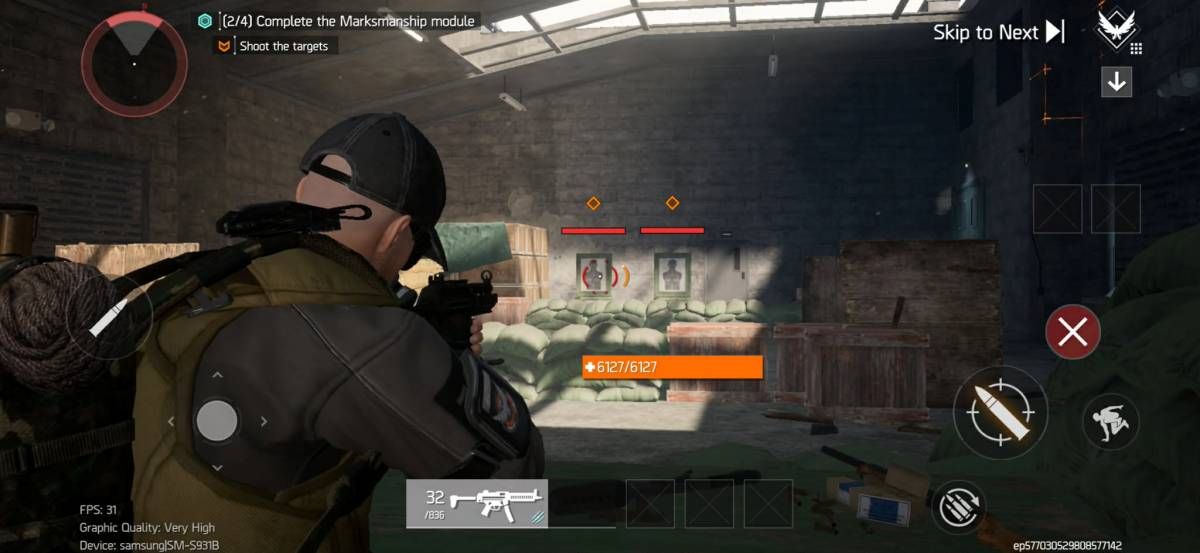Open the eagle emblem main menu

coord(1117,29)
